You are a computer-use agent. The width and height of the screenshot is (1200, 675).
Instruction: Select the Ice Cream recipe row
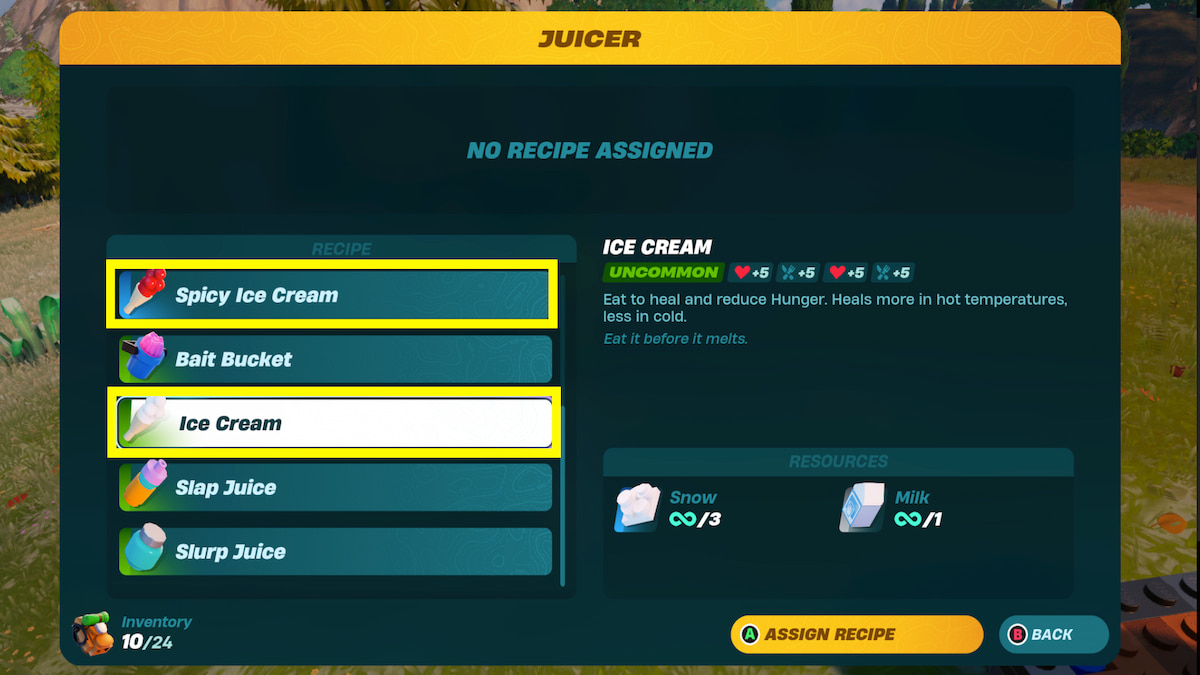(x=334, y=423)
